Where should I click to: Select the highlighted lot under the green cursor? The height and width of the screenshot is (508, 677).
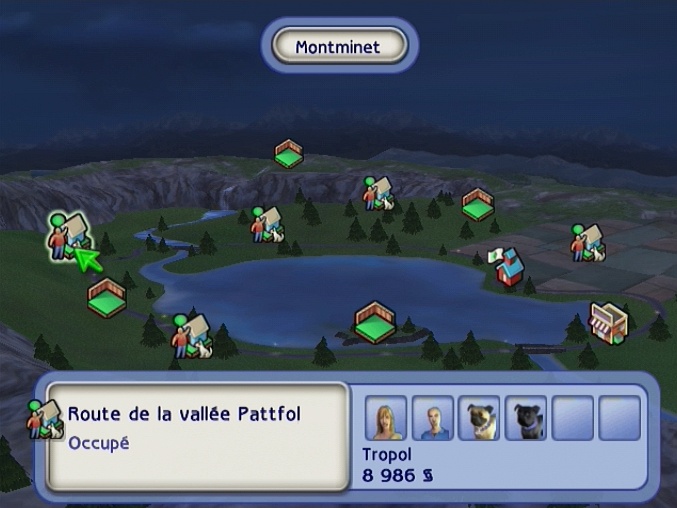68,234
